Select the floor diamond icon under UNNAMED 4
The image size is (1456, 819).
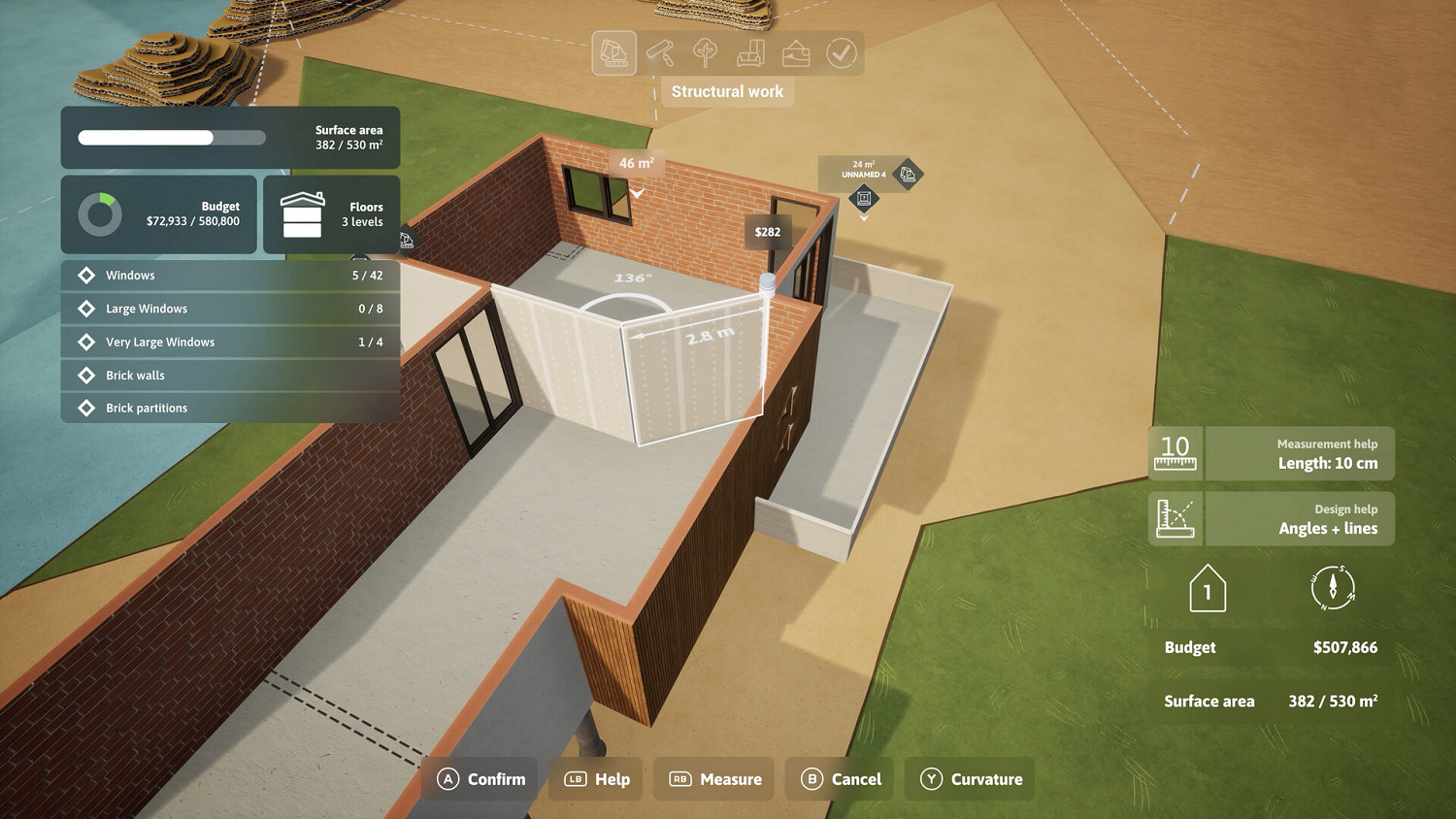[863, 199]
